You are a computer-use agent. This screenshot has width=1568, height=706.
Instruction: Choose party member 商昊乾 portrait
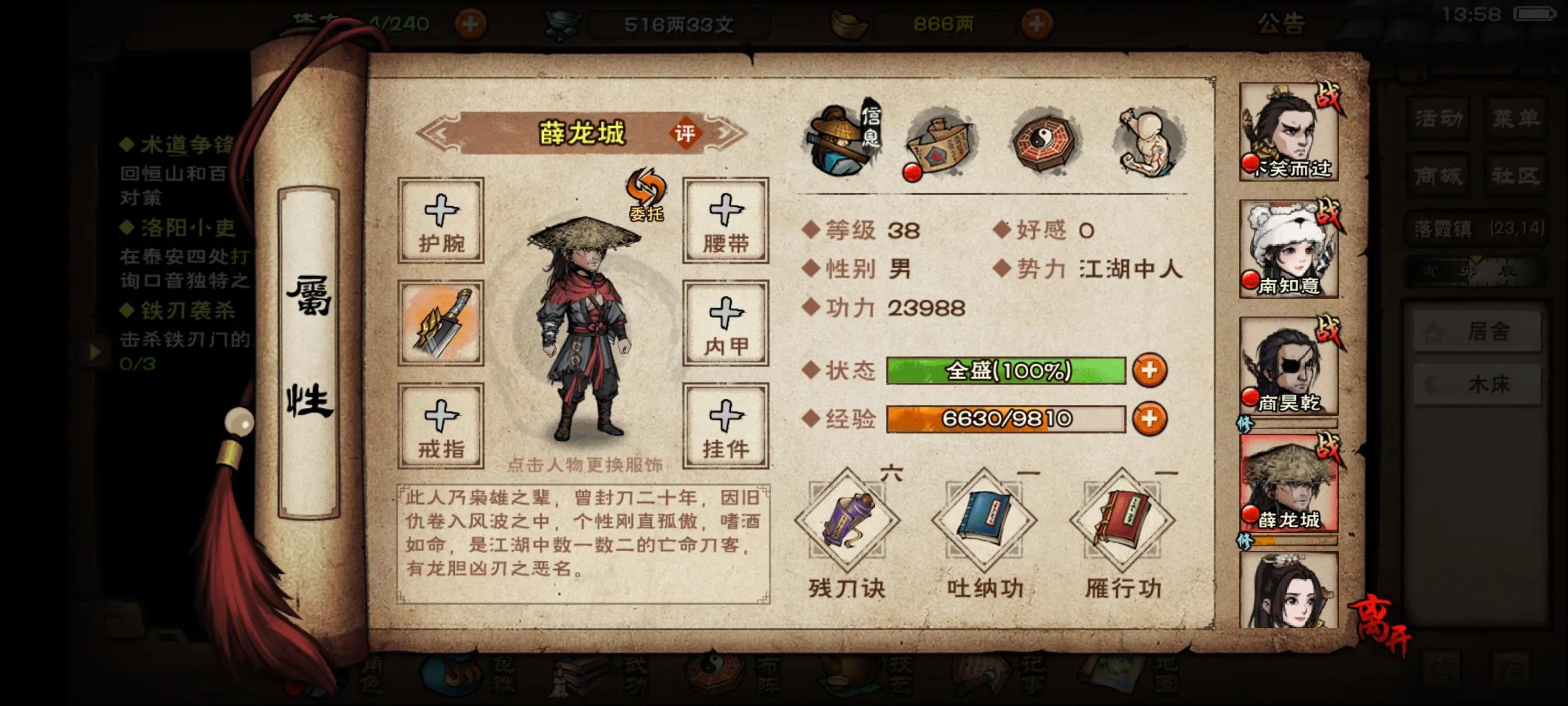coord(1289,365)
